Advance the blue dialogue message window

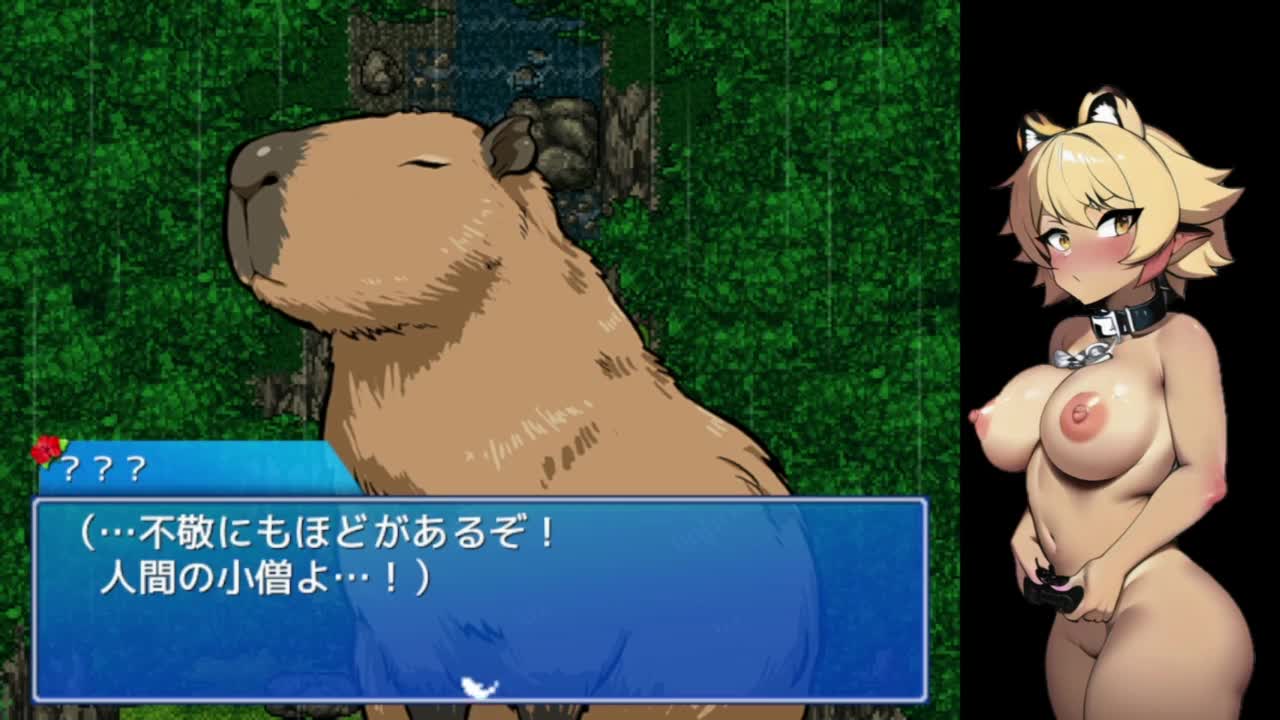tap(480, 598)
